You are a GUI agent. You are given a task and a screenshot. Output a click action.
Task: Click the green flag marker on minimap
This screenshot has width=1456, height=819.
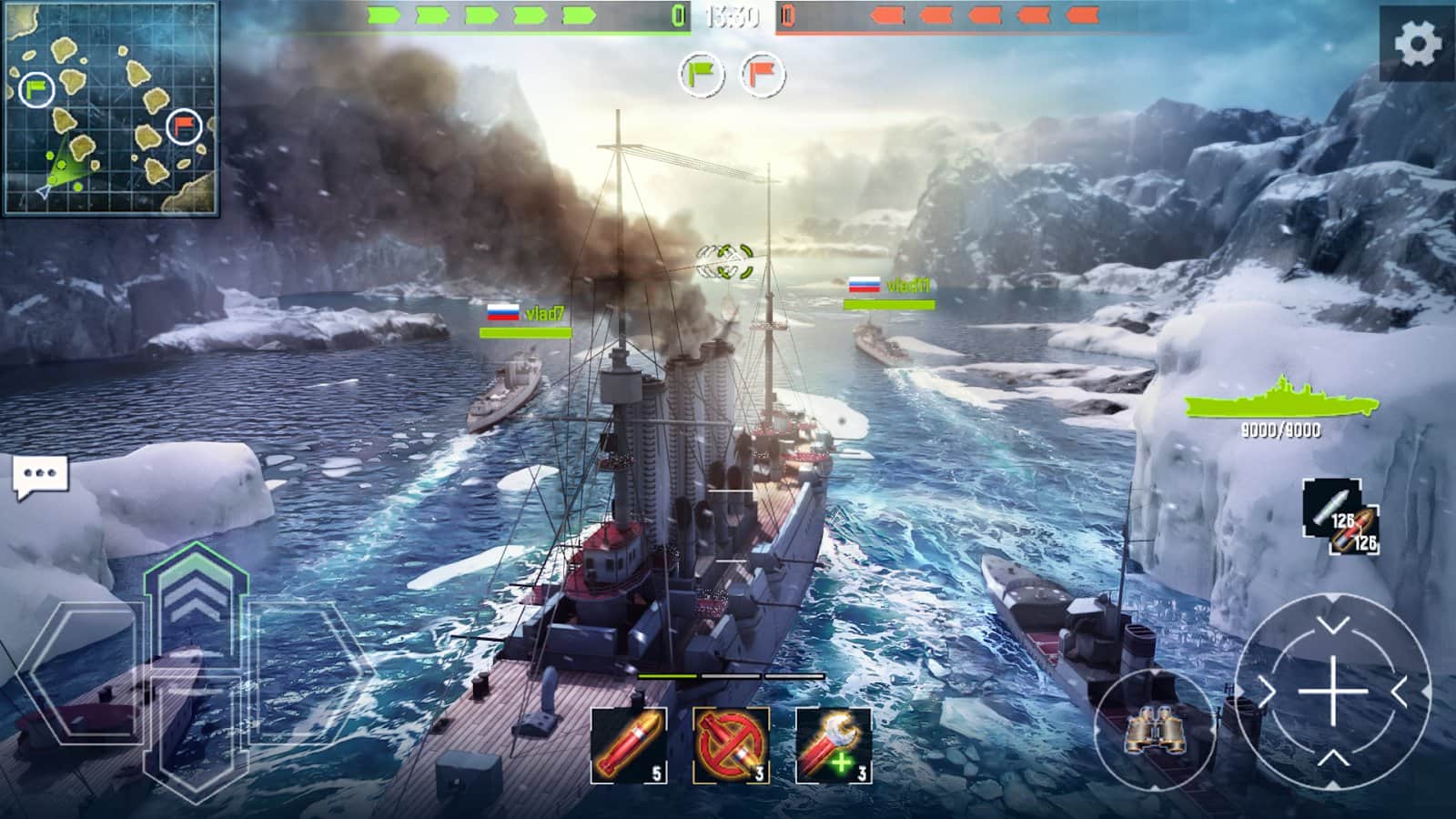tap(36, 89)
